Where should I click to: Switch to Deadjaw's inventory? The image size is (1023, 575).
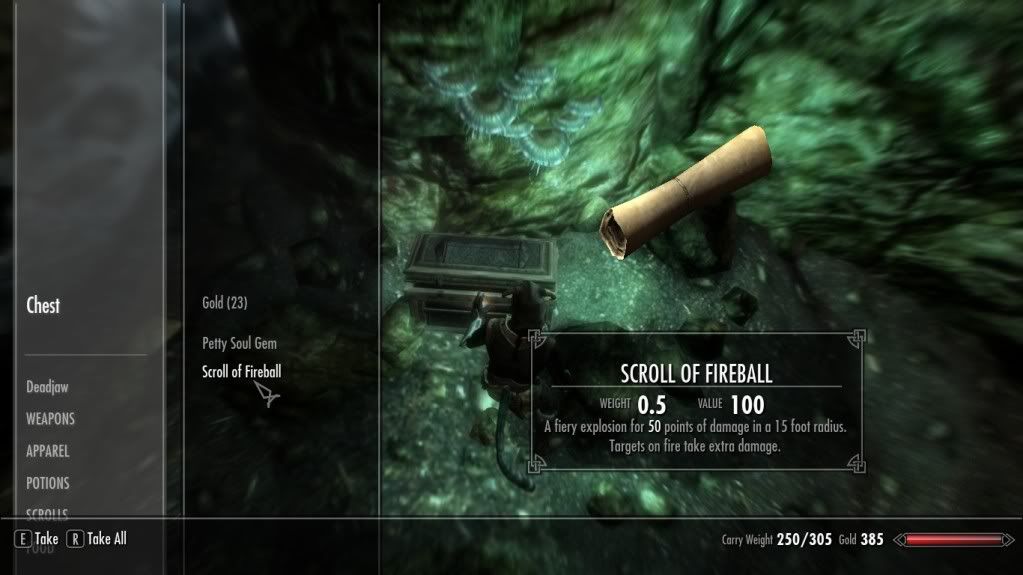[47, 387]
